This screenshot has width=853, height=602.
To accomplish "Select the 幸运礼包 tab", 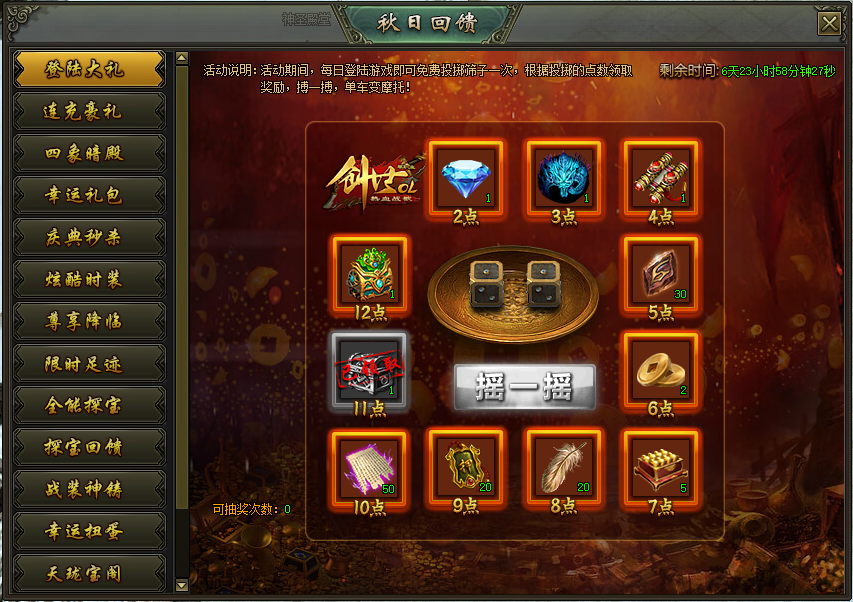I will [x=89, y=195].
